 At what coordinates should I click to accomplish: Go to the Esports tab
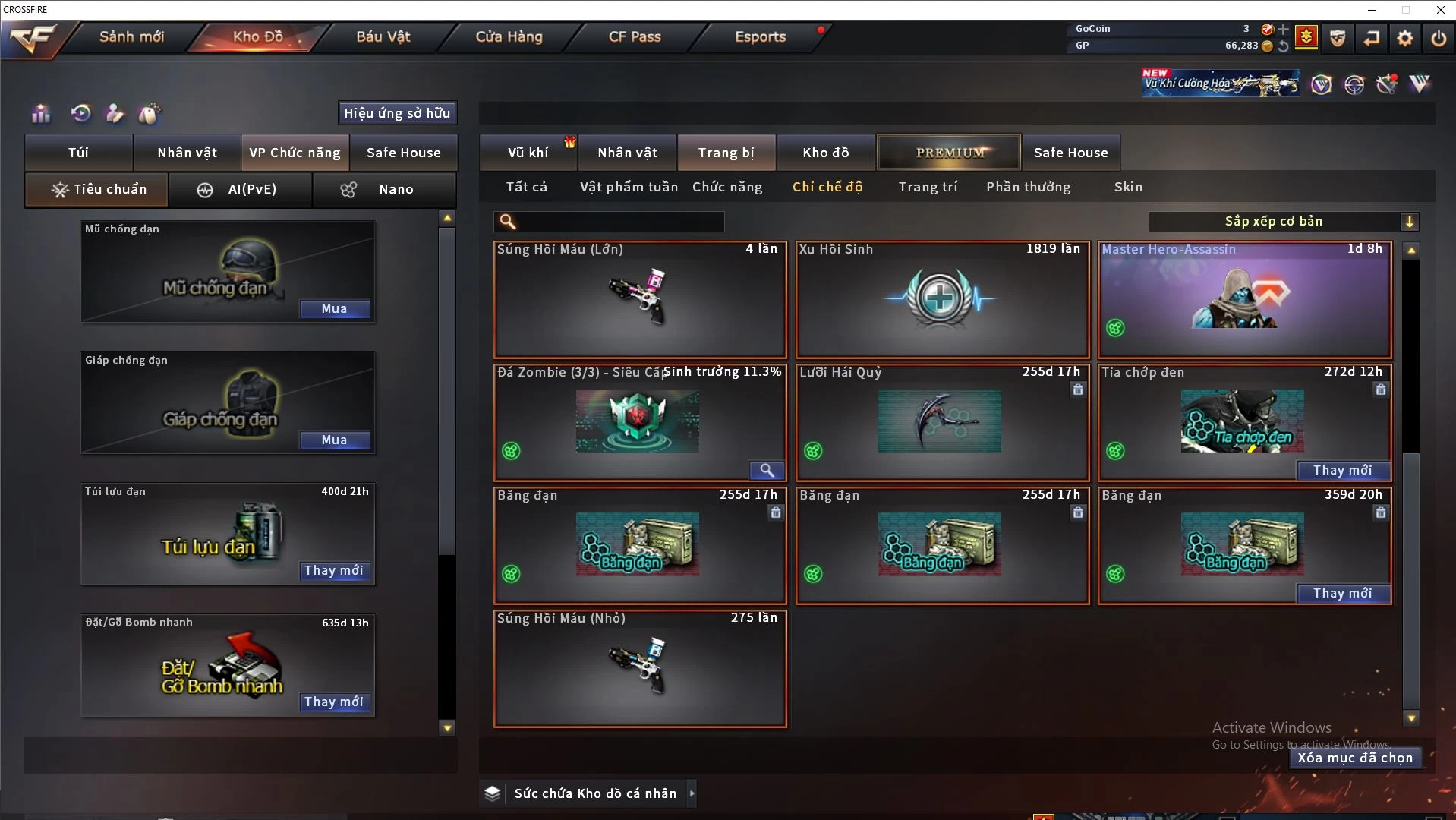(x=760, y=36)
